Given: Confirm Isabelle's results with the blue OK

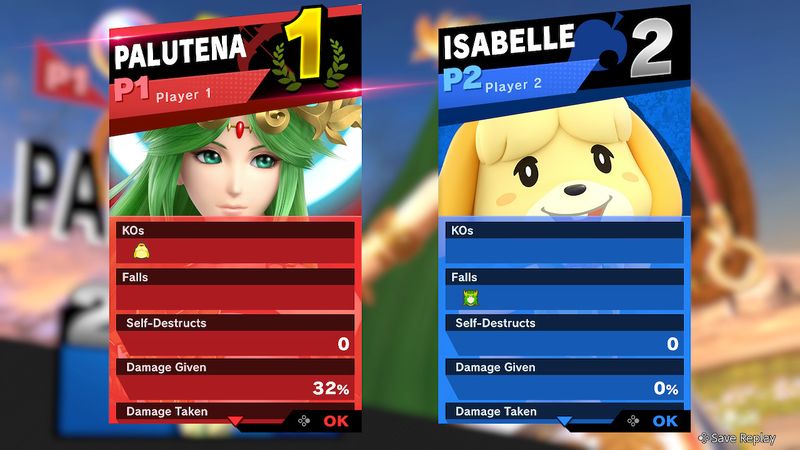Looking at the screenshot, I should point(664,421).
